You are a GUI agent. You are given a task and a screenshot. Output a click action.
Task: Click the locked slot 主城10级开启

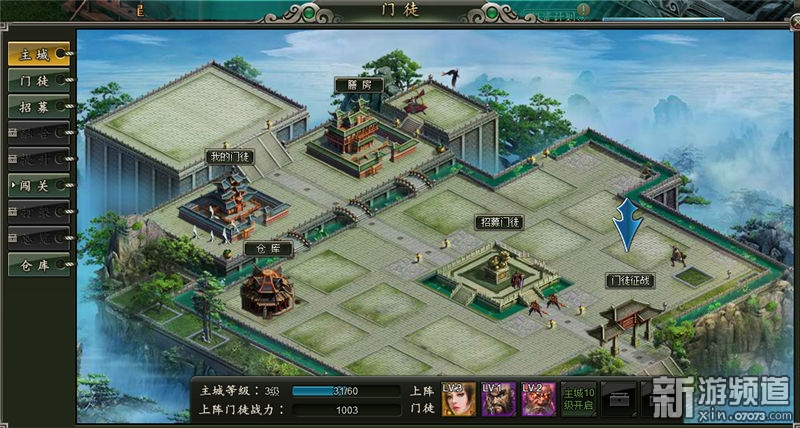pyautogui.click(x=579, y=398)
